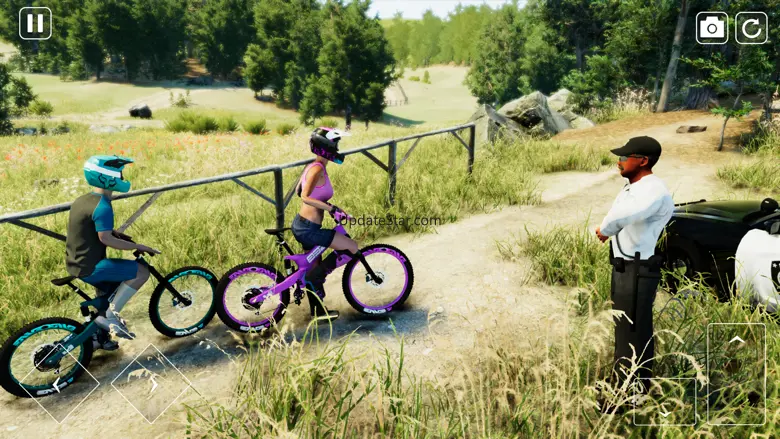Tap the circular arrow reset button

click(751, 27)
